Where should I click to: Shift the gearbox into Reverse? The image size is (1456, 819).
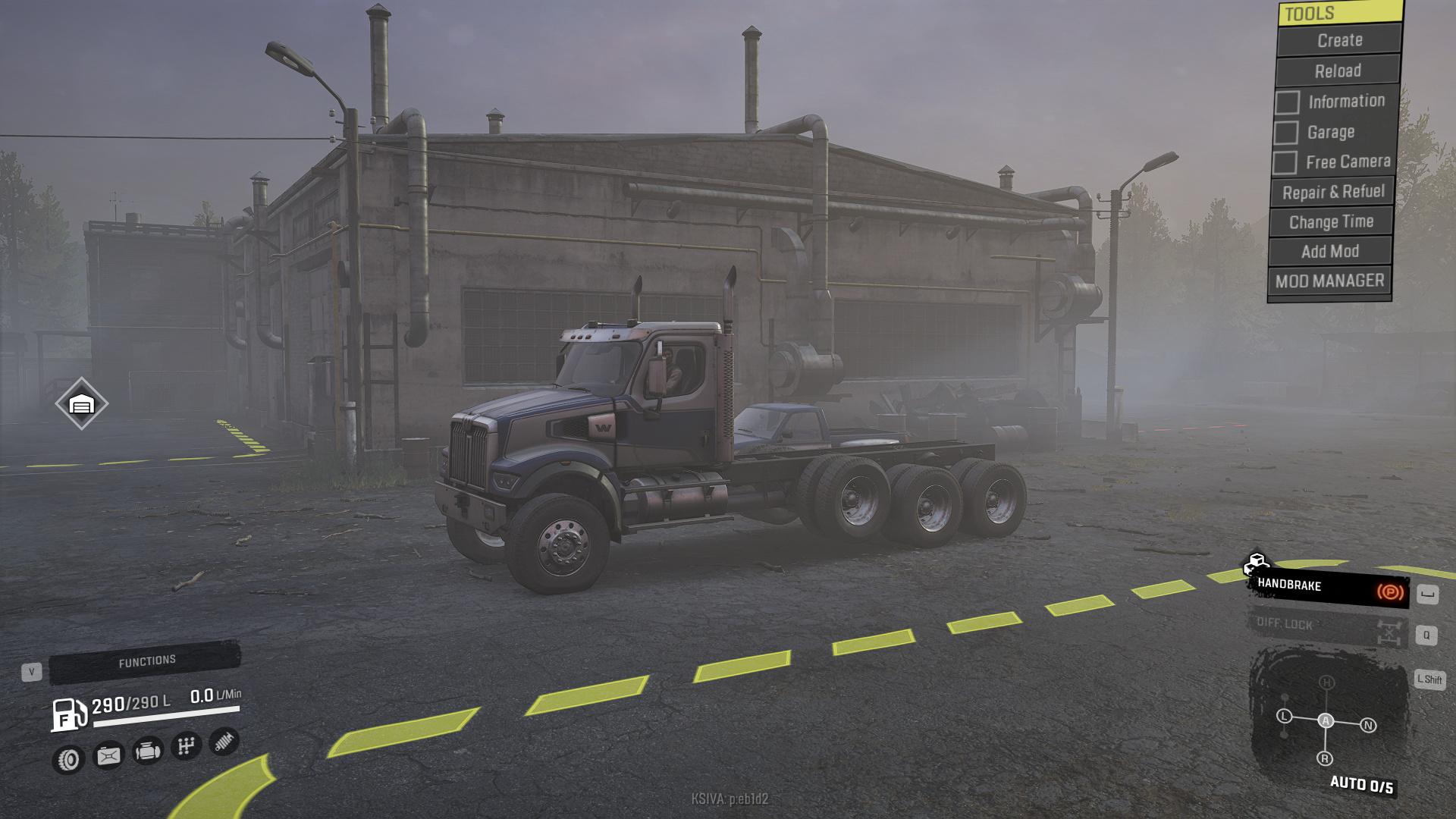click(x=1325, y=758)
